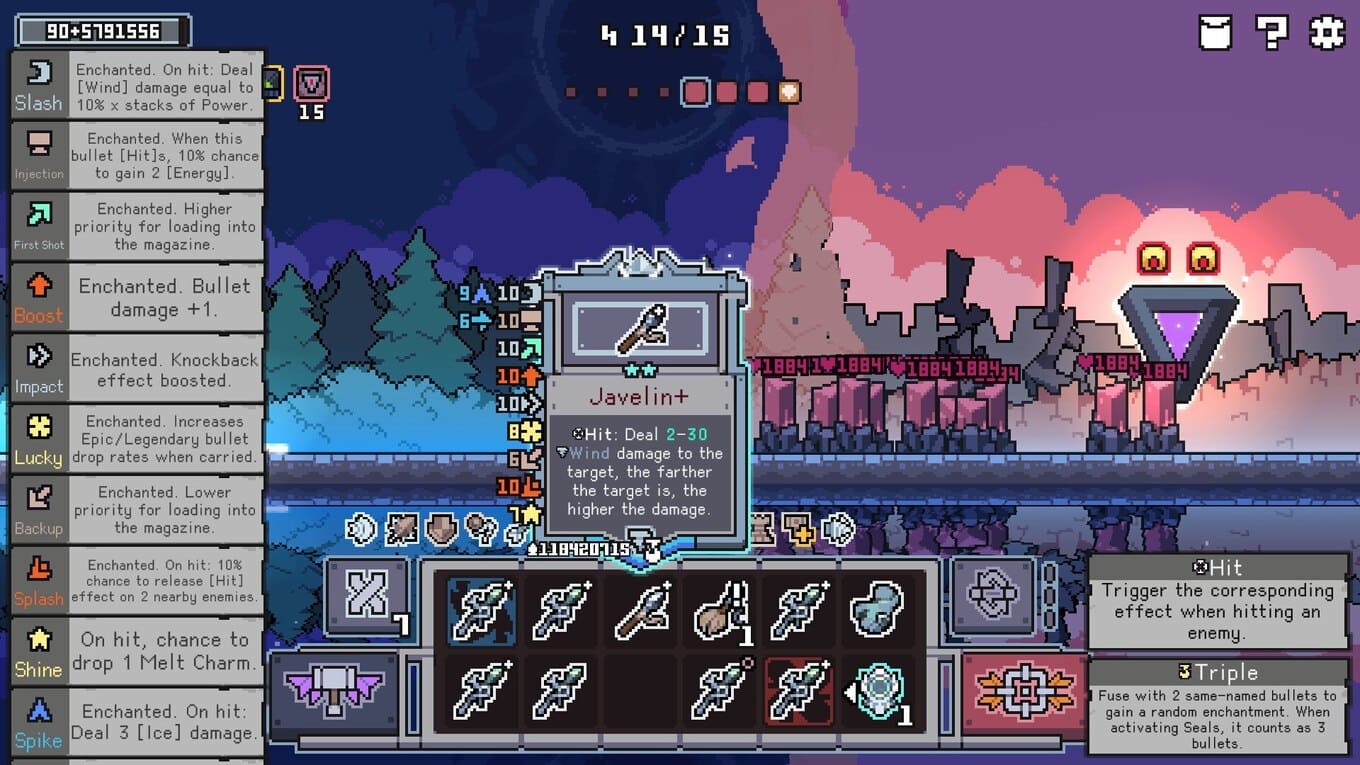Viewport: 1360px width, 765px height.
Task: Click the circular arrows swap button
Action: coord(993,597)
